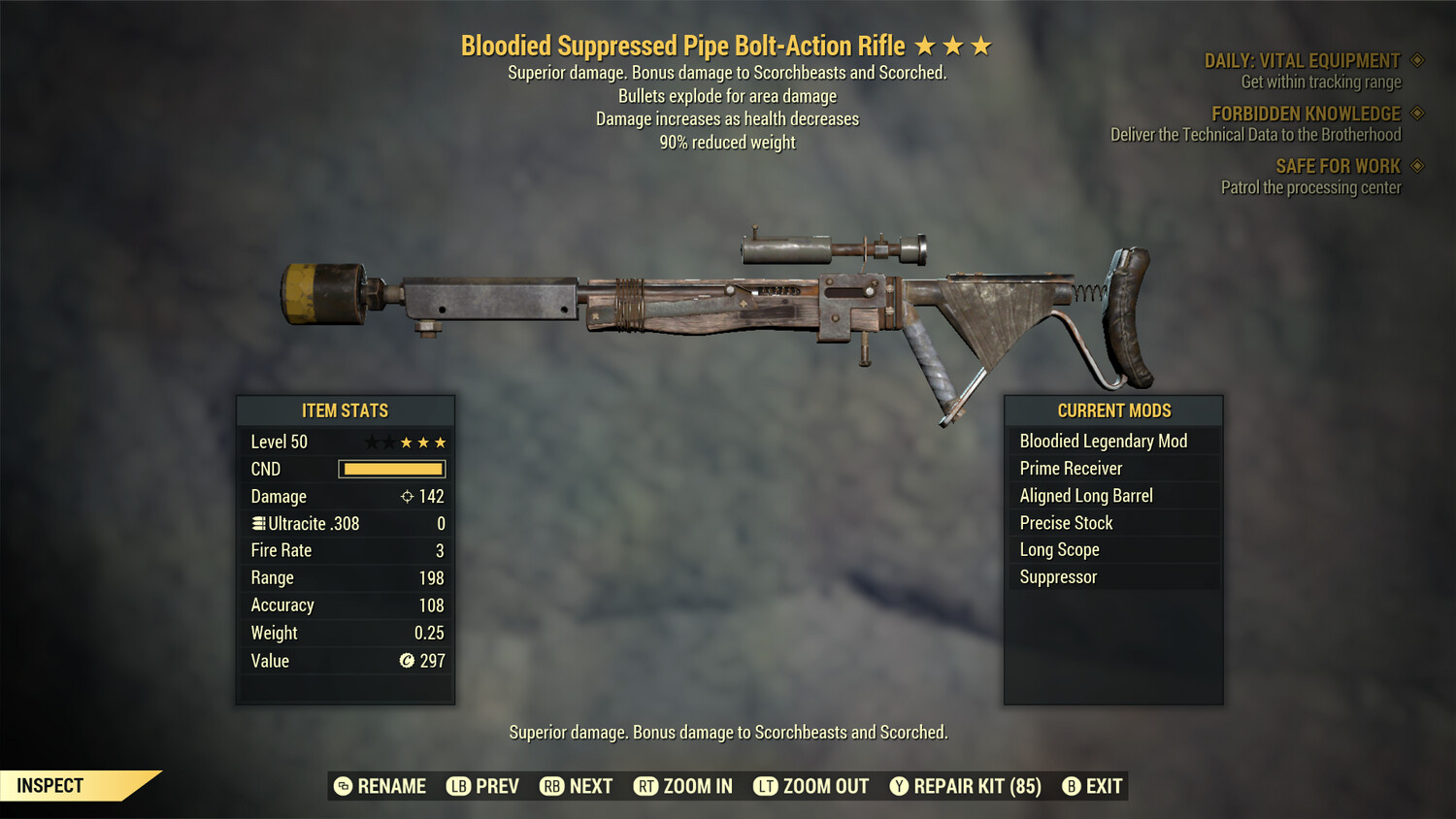Select the ITEM STATS panel header
Viewport: 1456px width, 819px height.
point(345,410)
